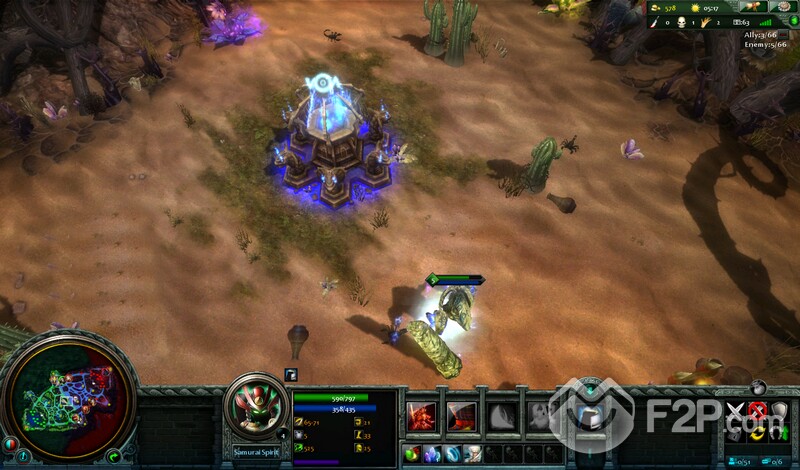Open the round menu icon top-right
Image resolution: width=800 pixels, height=470 pixels.
pos(781,6)
